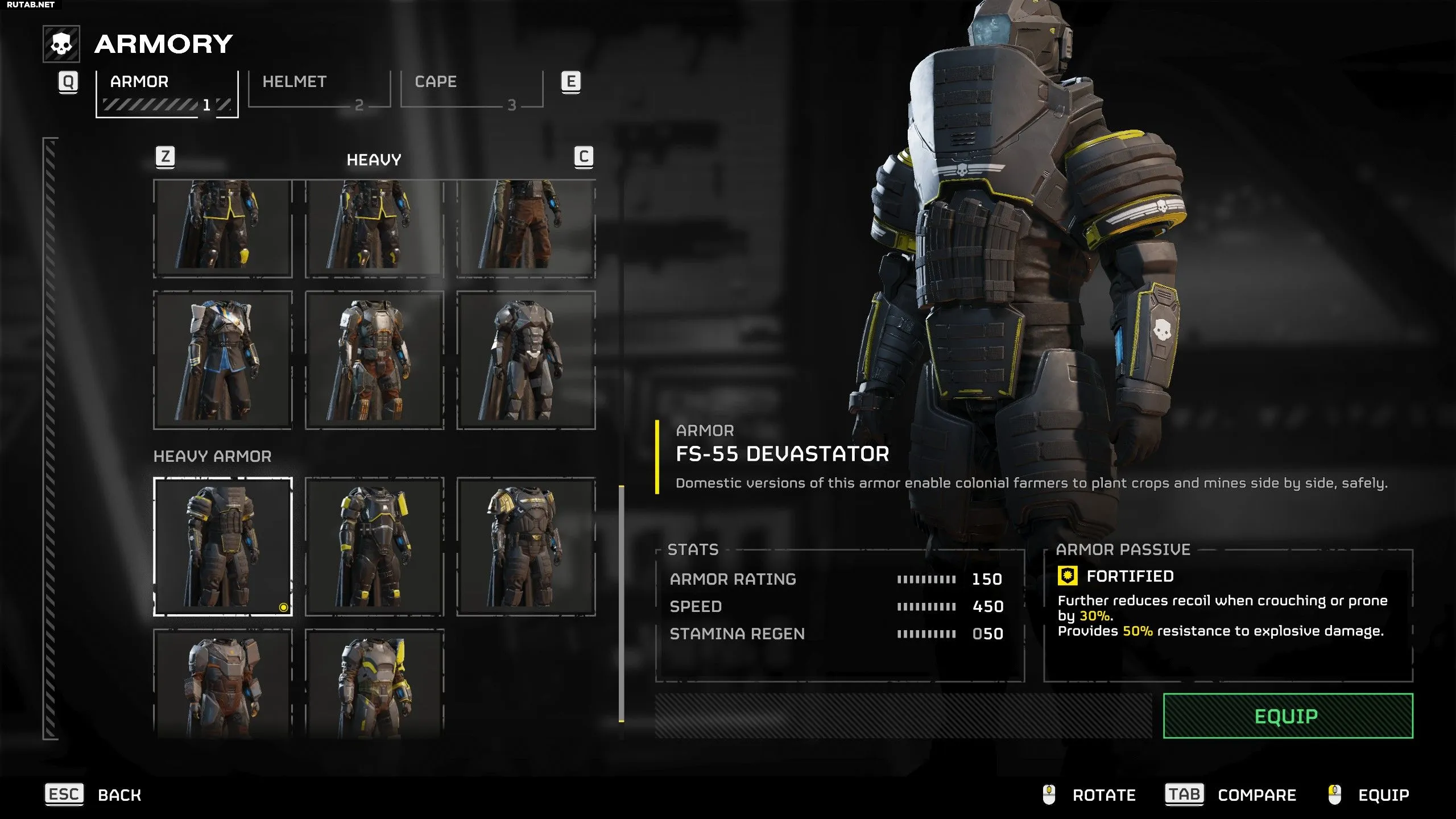Equip the FS-55 Devastator armor
Screen dimensions: 1456x819
coord(1288,715)
